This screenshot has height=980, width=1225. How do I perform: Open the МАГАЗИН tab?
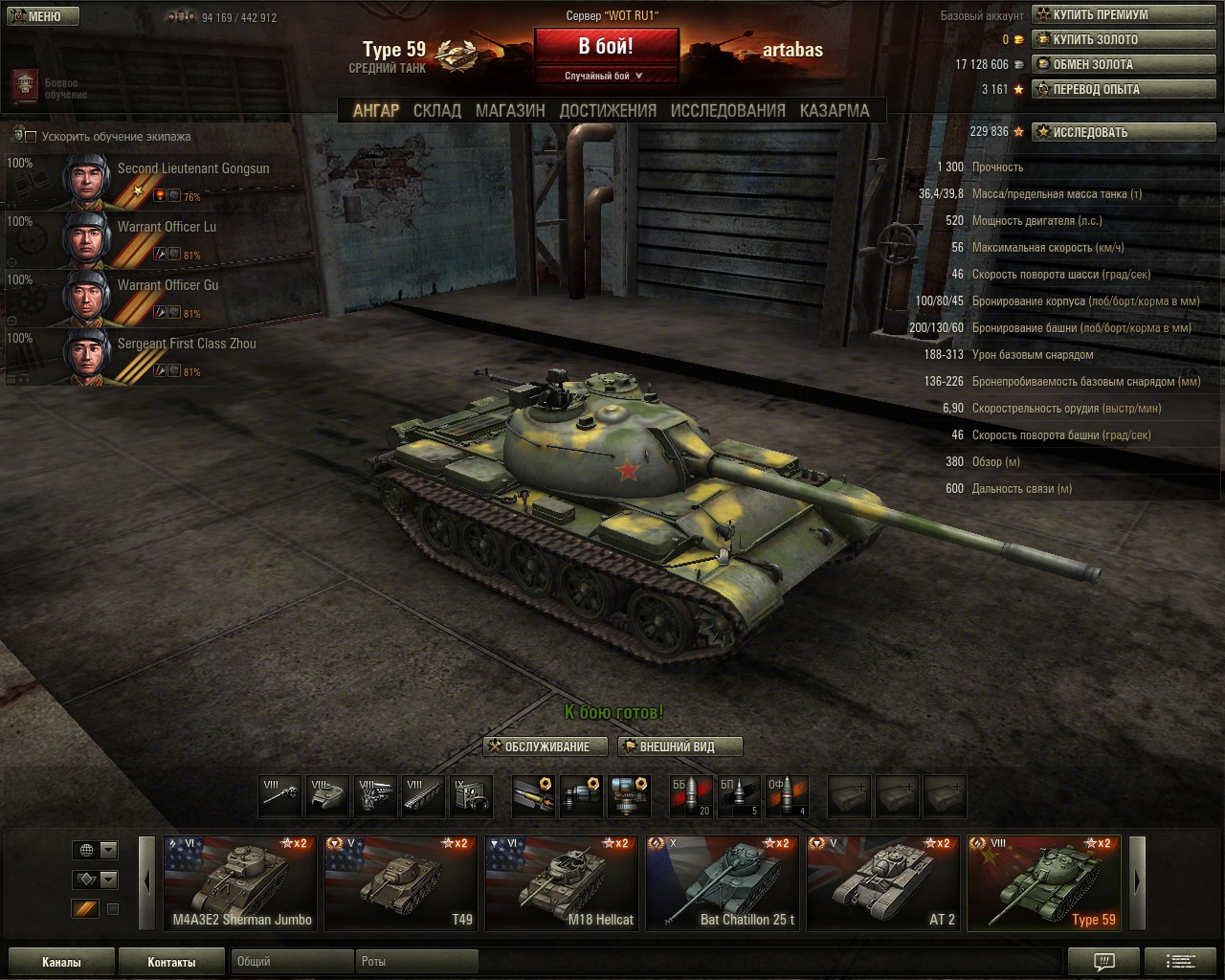coord(510,111)
